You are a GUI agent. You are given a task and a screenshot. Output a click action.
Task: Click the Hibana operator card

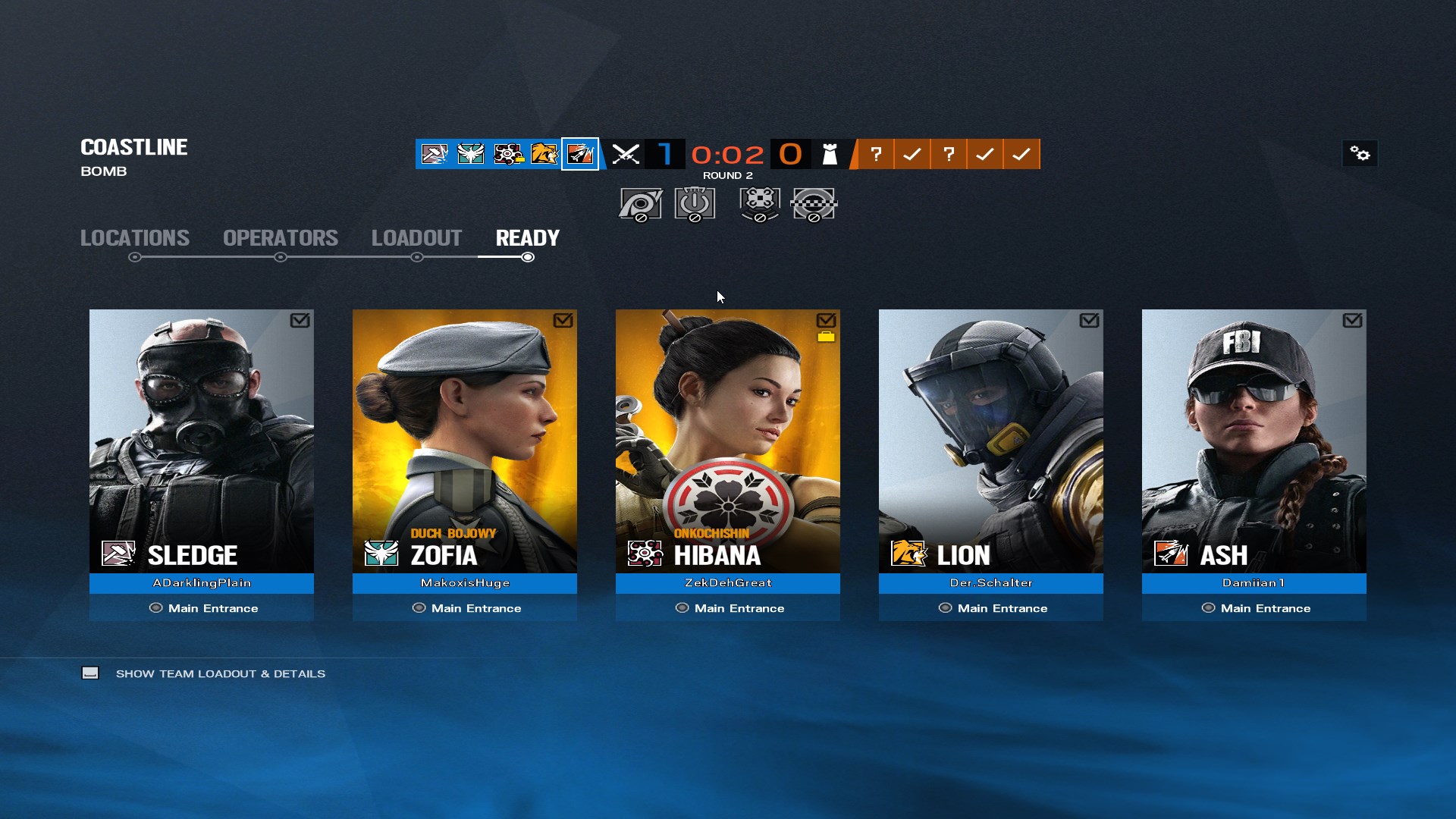coord(728,441)
